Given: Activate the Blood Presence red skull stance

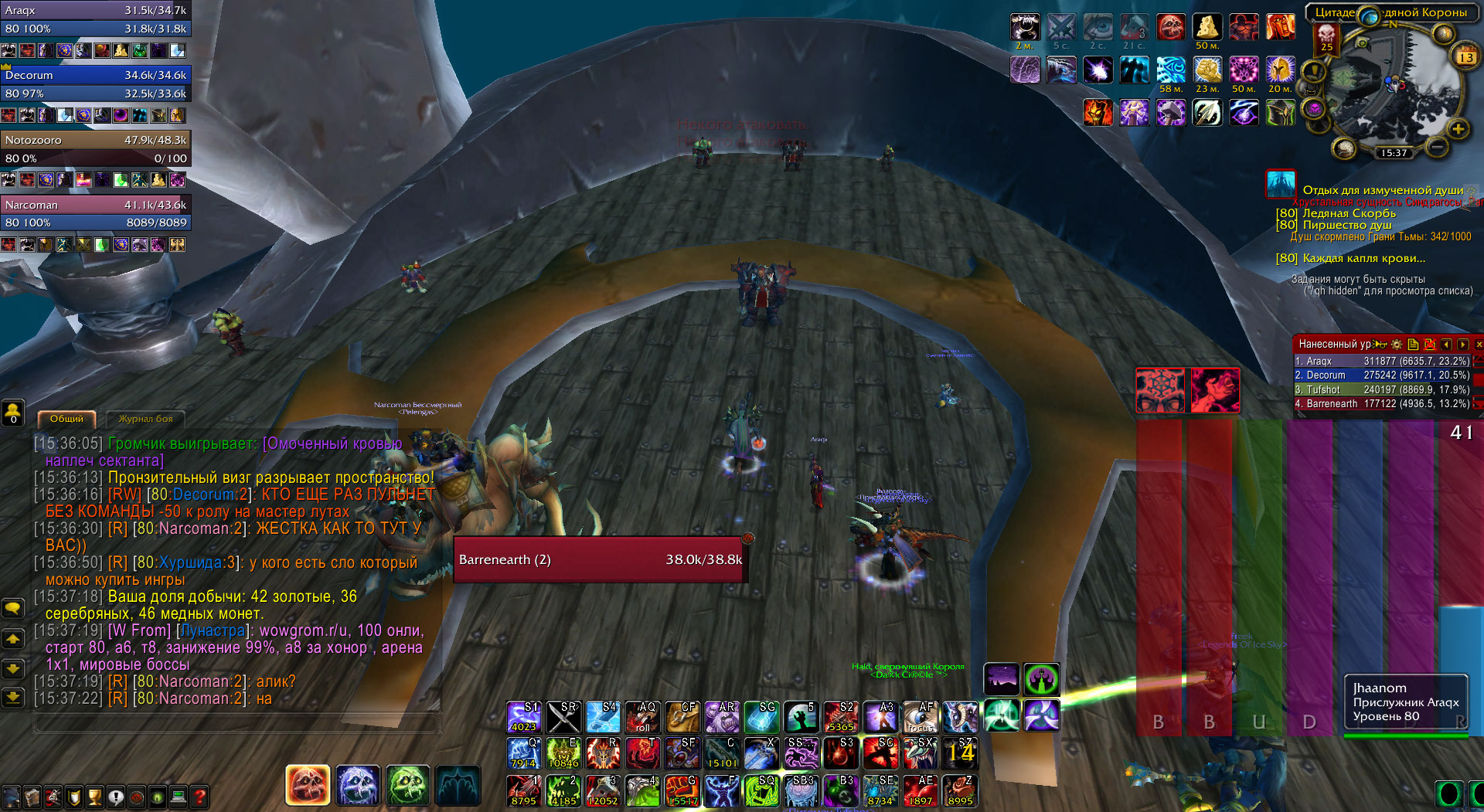Looking at the screenshot, I should coord(308,785).
